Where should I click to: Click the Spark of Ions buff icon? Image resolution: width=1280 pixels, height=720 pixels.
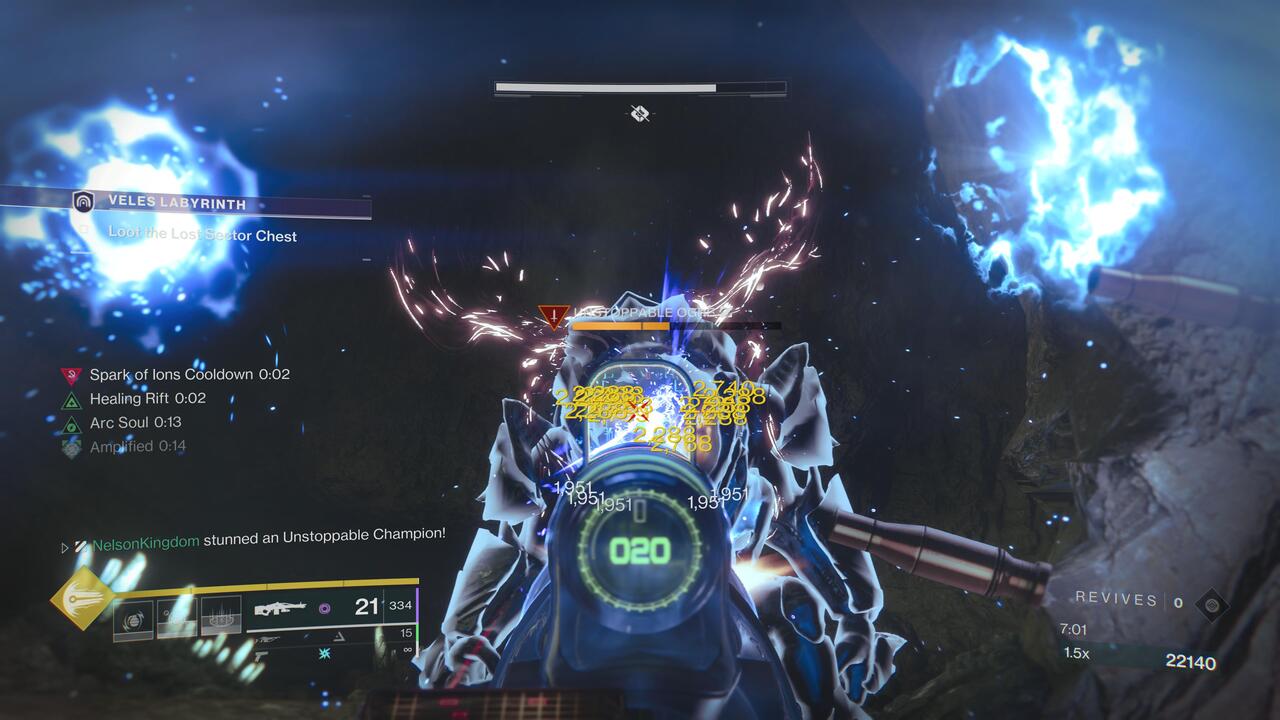point(72,375)
